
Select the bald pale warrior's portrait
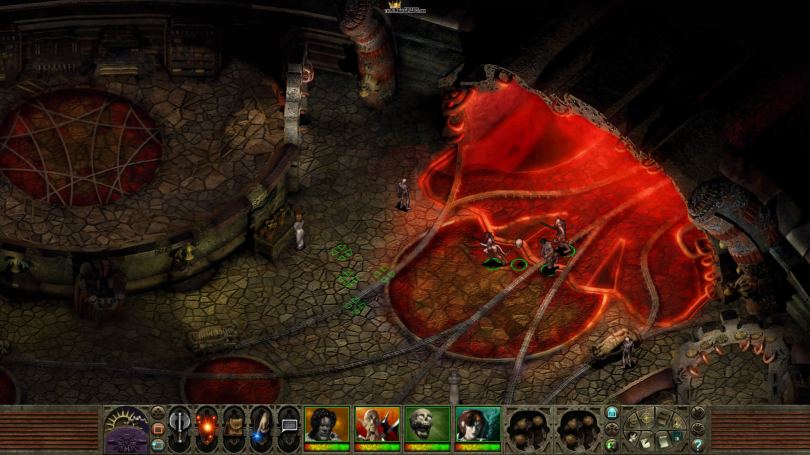(375, 422)
